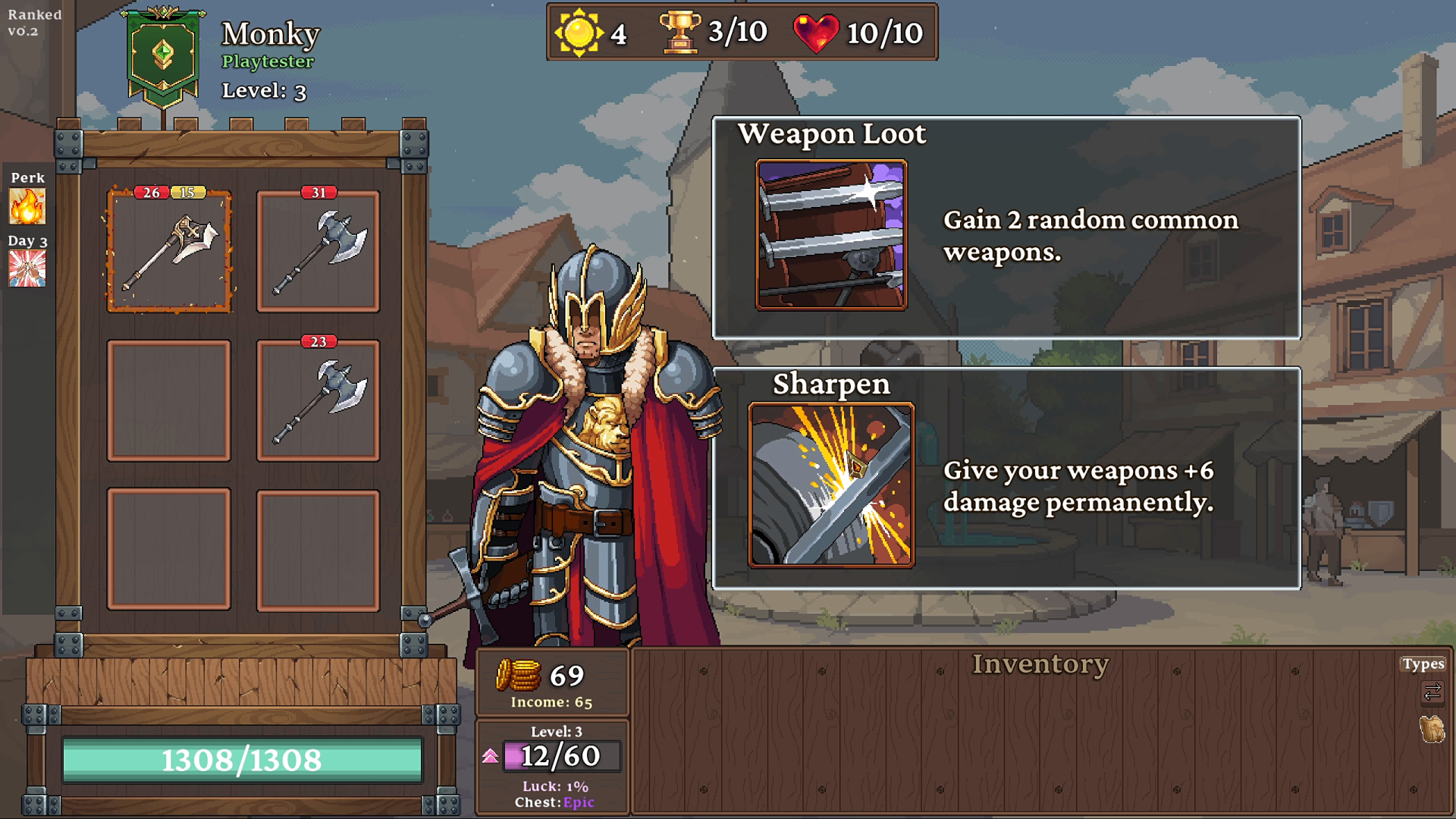
Task: Click the trophy icon showing 3/10
Action: [x=680, y=31]
